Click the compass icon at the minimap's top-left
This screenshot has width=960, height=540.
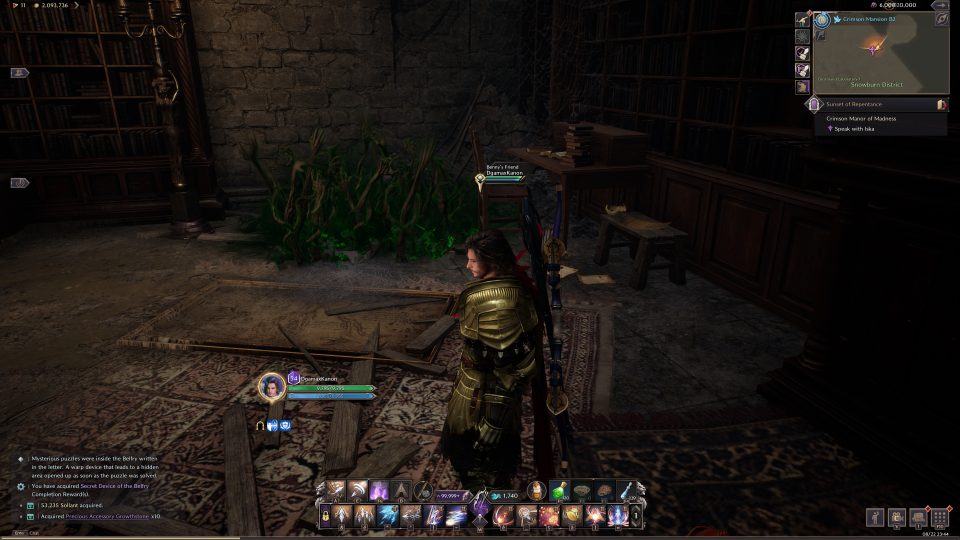click(822, 19)
